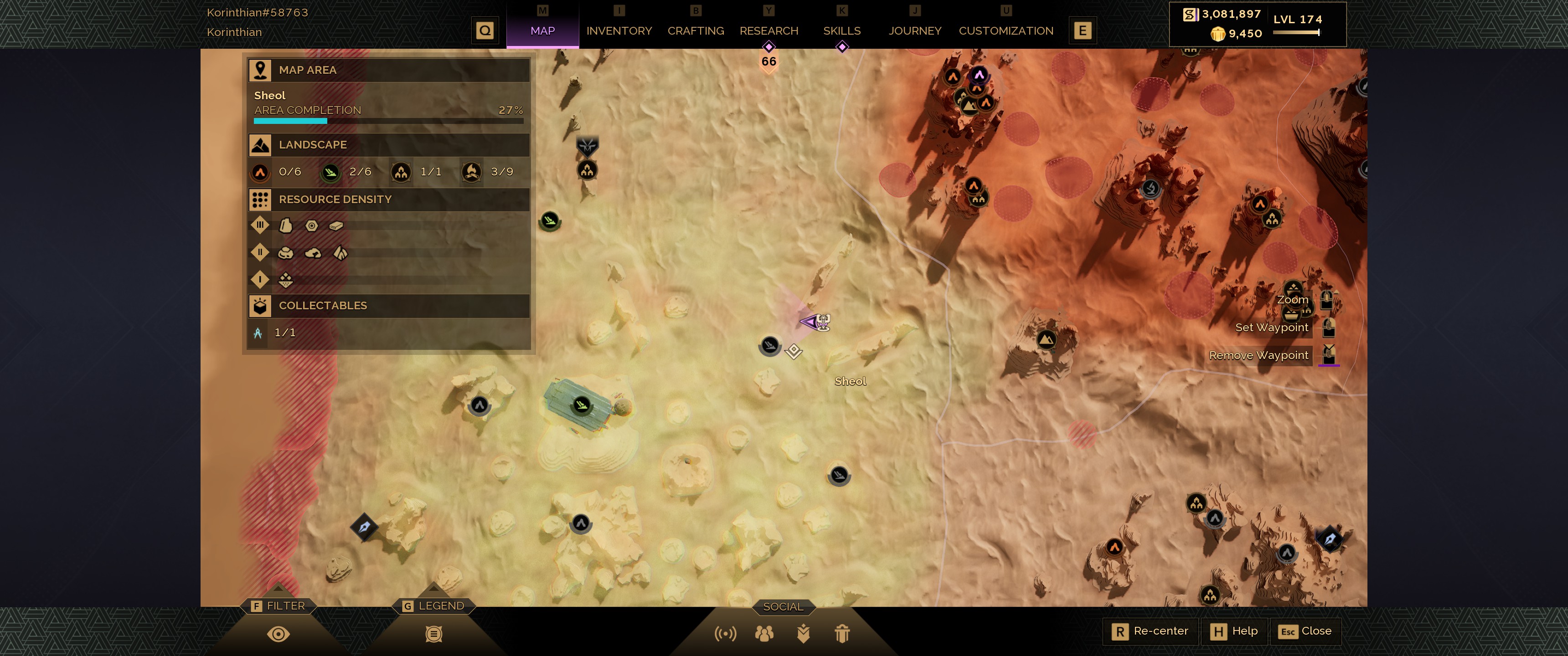Open the Social group members icon

(764, 634)
